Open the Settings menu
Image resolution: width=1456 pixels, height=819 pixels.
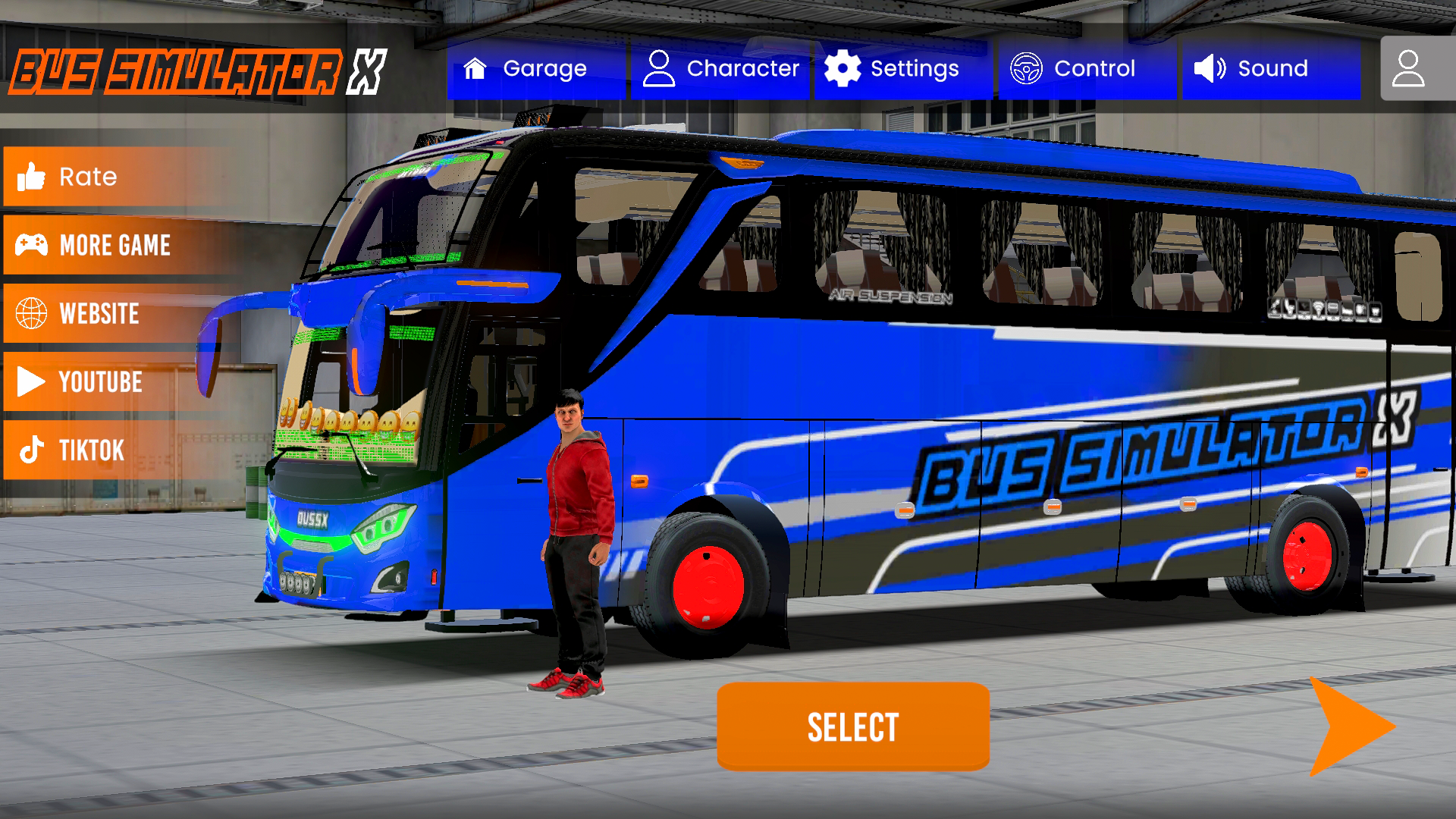[902, 69]
